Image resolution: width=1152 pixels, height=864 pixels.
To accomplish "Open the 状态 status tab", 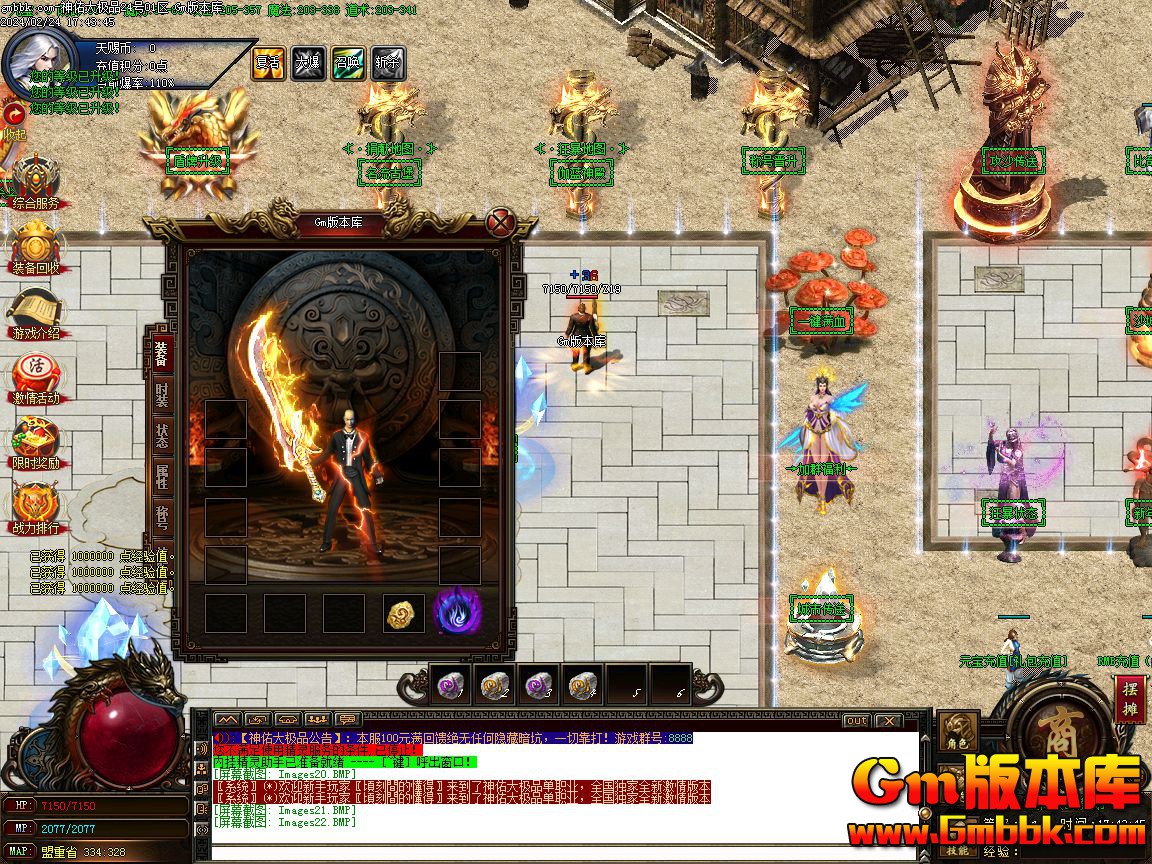I will click(x=162, y=436).
